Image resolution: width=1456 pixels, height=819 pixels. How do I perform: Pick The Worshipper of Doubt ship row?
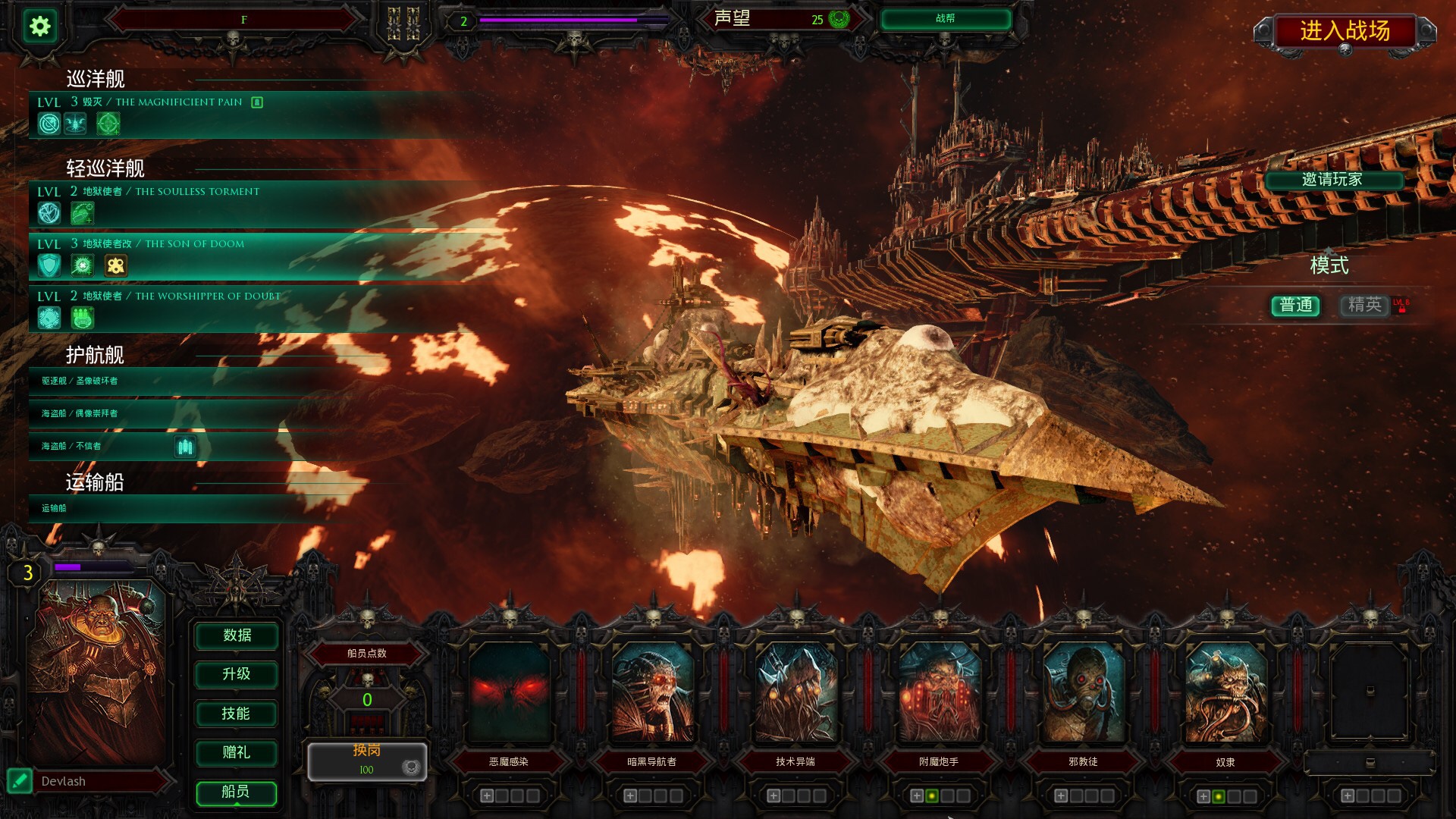[227, 308]
